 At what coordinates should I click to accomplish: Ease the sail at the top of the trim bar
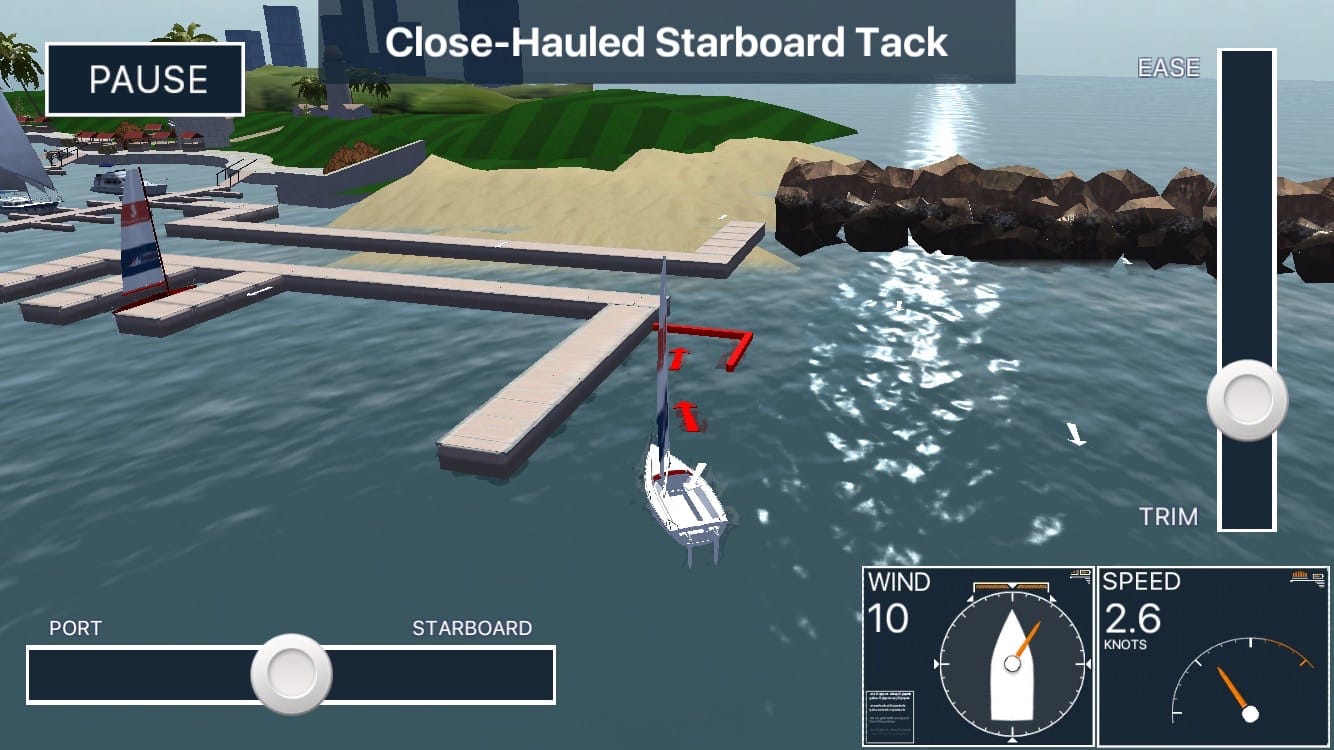(1247, 80)
